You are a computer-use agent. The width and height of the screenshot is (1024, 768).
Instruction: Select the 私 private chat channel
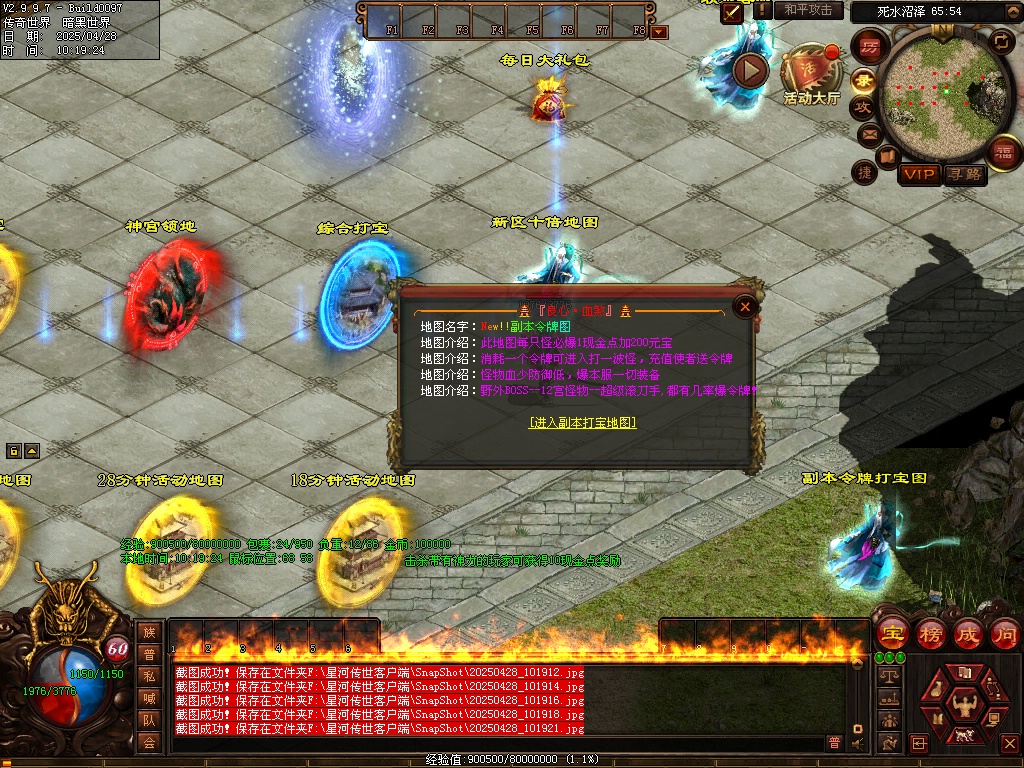click(x=149, y=676)
